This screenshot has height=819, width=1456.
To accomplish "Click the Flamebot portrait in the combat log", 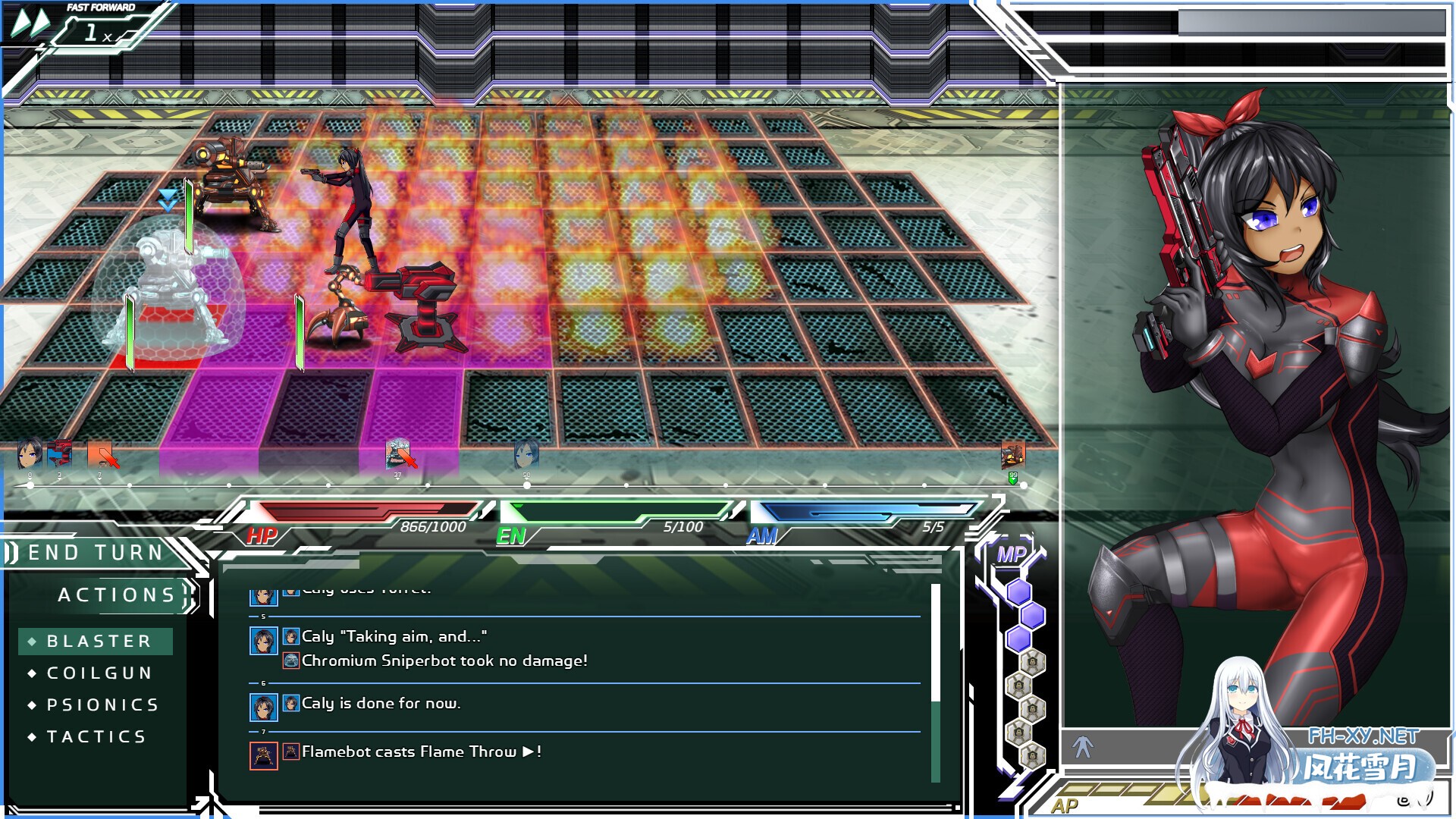I will pyautogui.click(x=264, y=757).
